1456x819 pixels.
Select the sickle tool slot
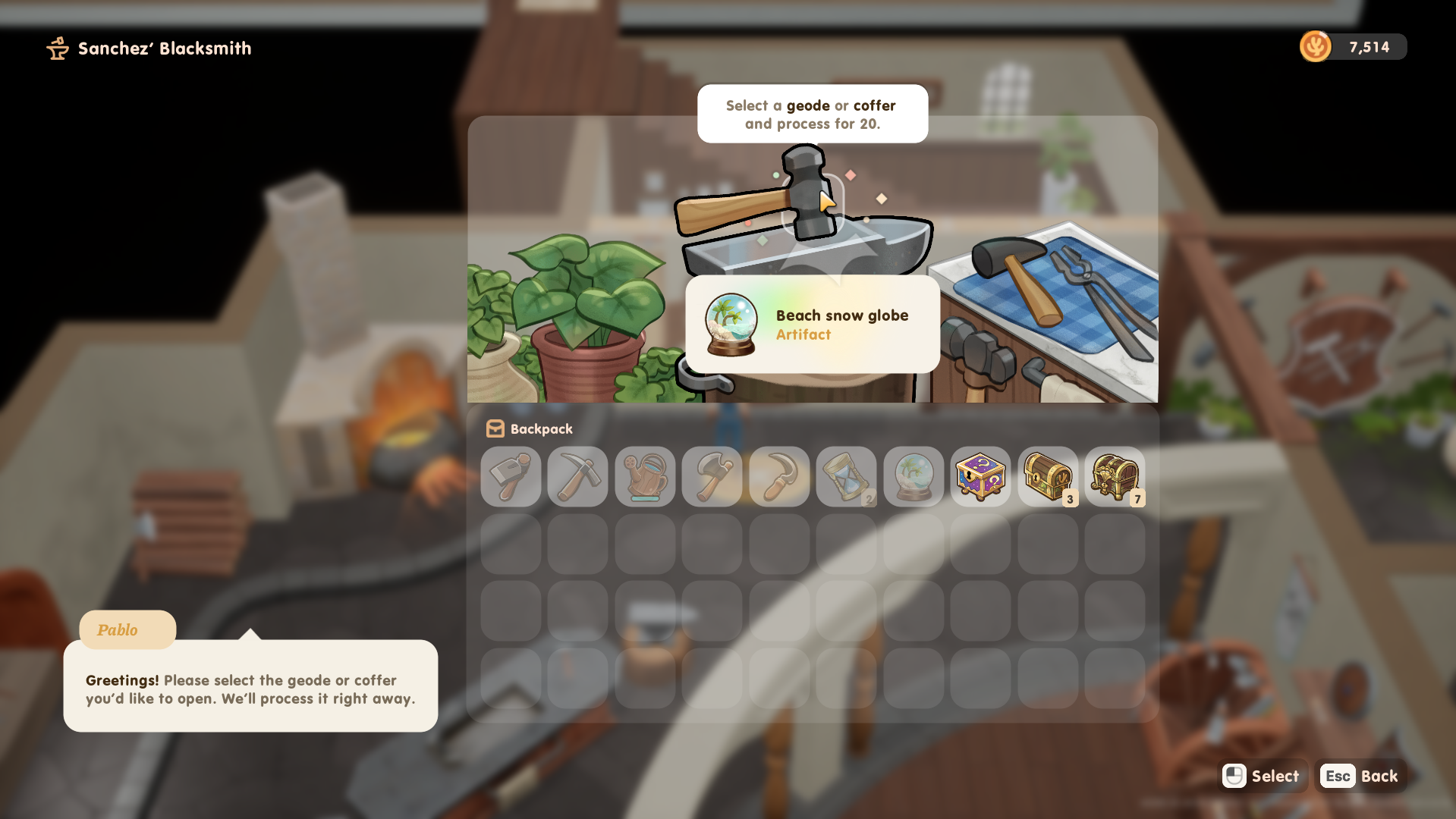779,476
